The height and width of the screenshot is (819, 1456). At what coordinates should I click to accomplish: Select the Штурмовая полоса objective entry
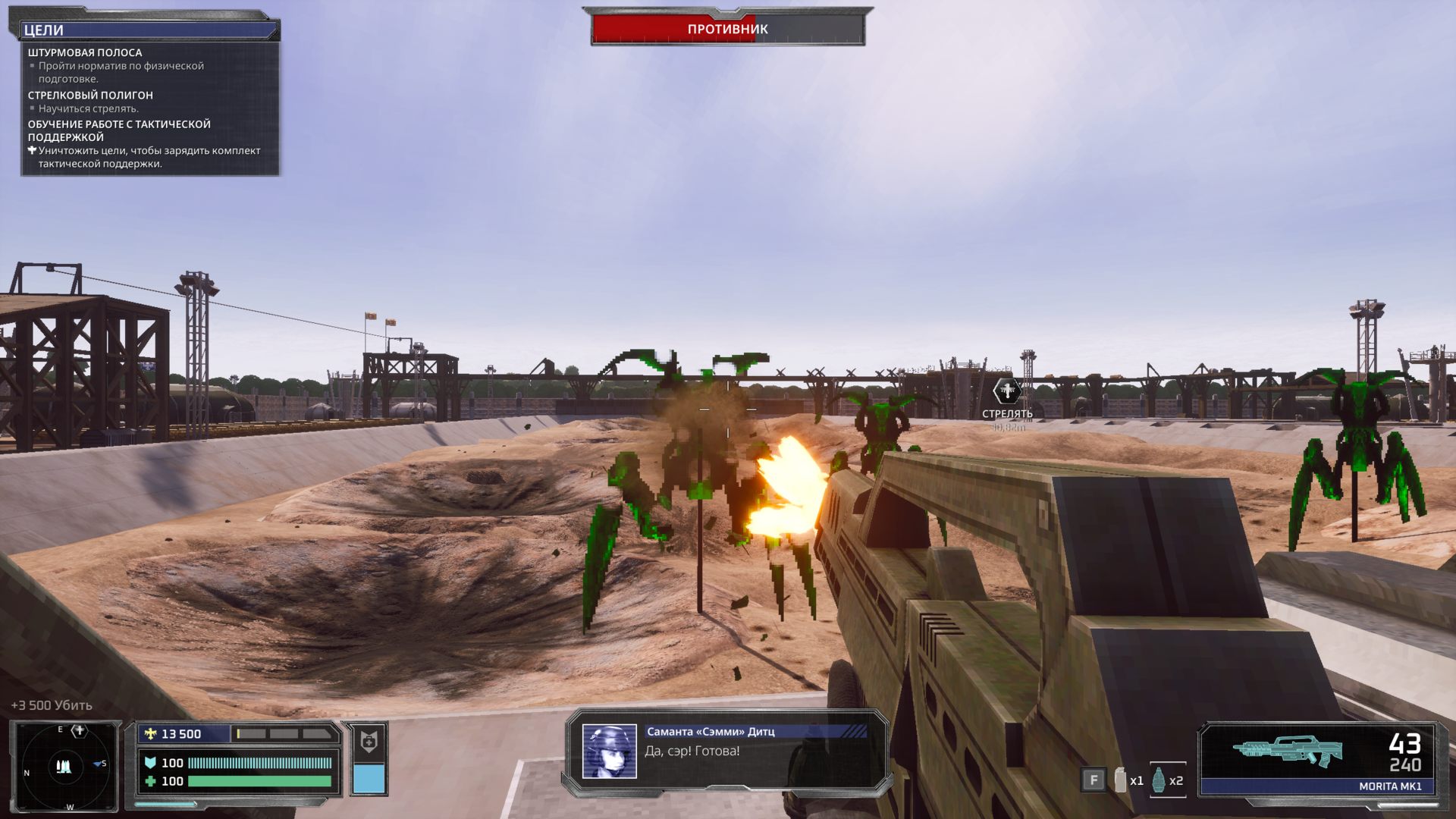(85, 53)
